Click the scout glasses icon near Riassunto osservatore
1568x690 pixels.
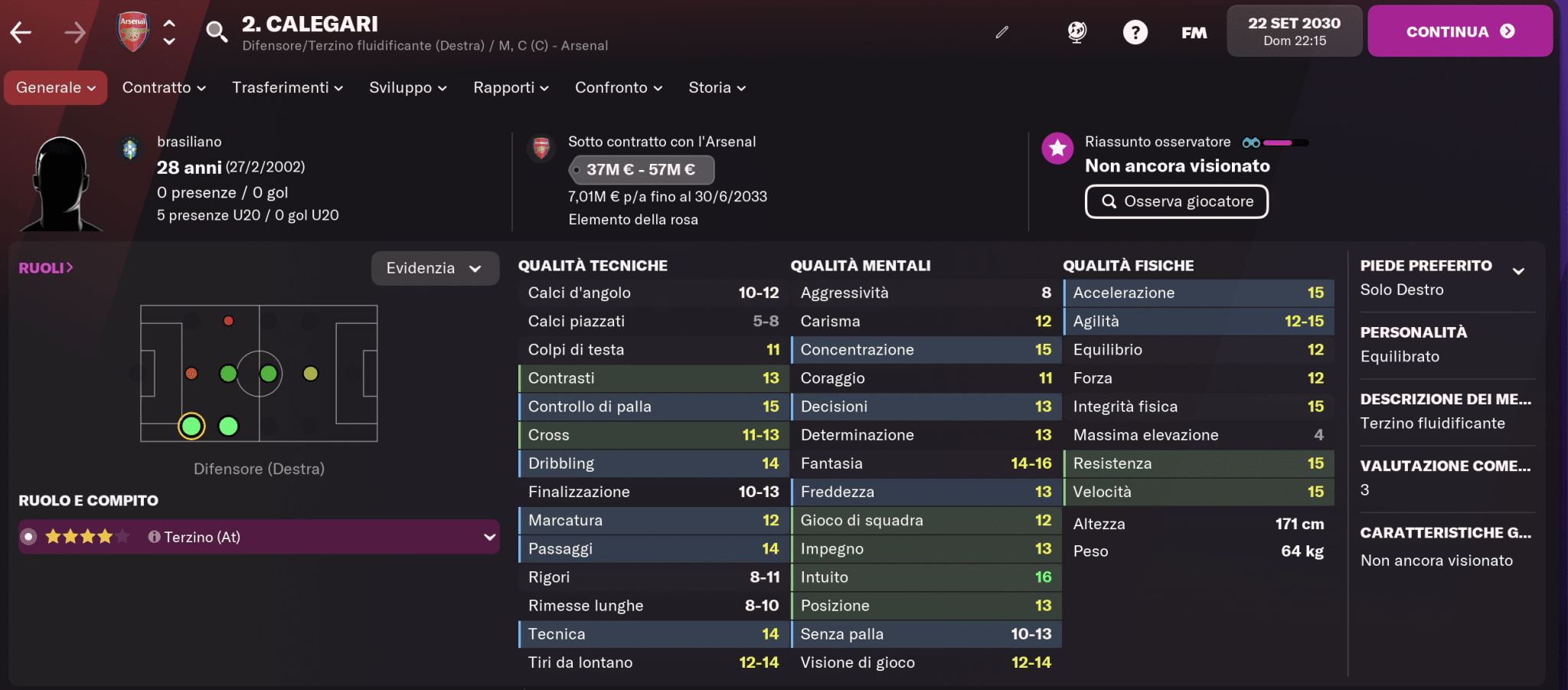pyautogui.click(x=1251, y=142)
